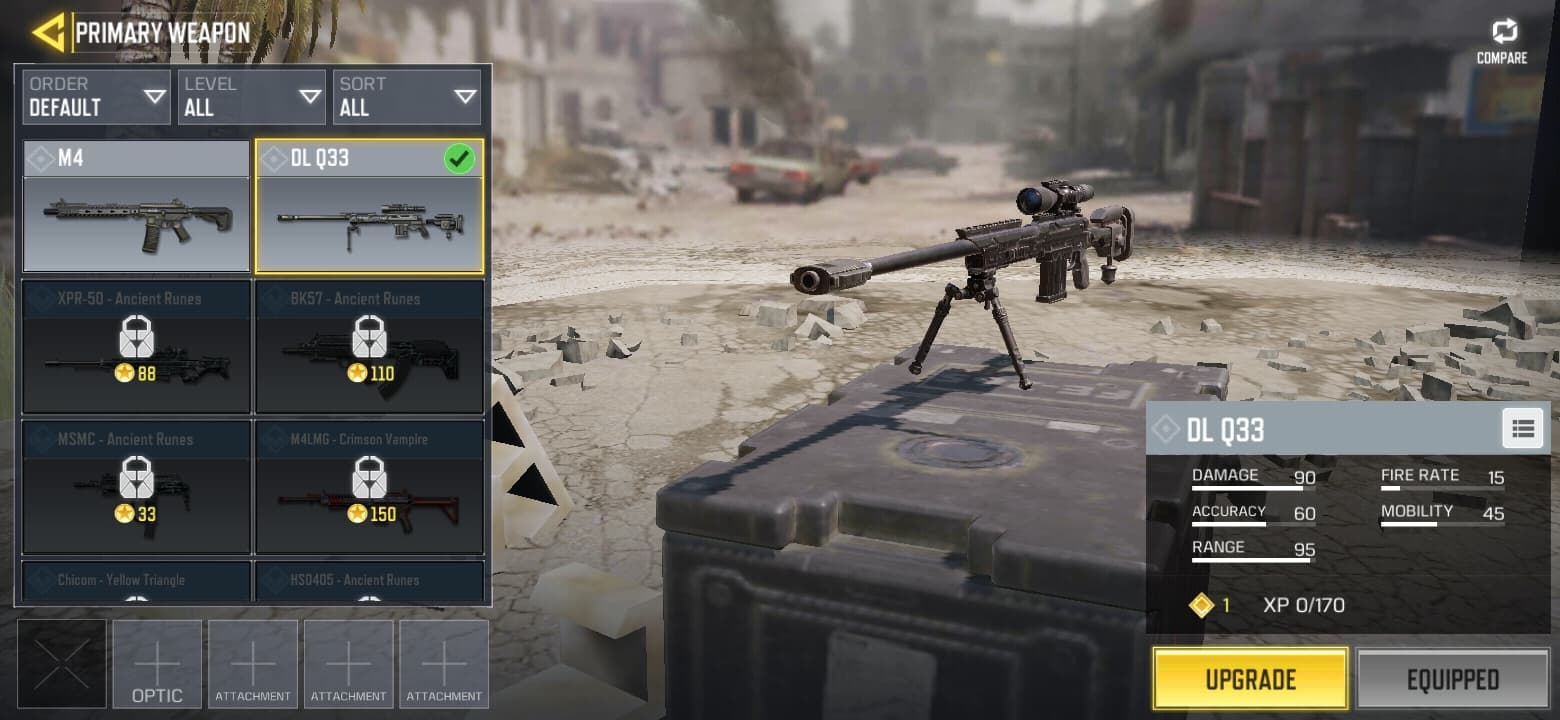Choose the locked BK57 Ancient Runes tile
The width and height of the screenshot is (1560, 720).
click(369, 347)
